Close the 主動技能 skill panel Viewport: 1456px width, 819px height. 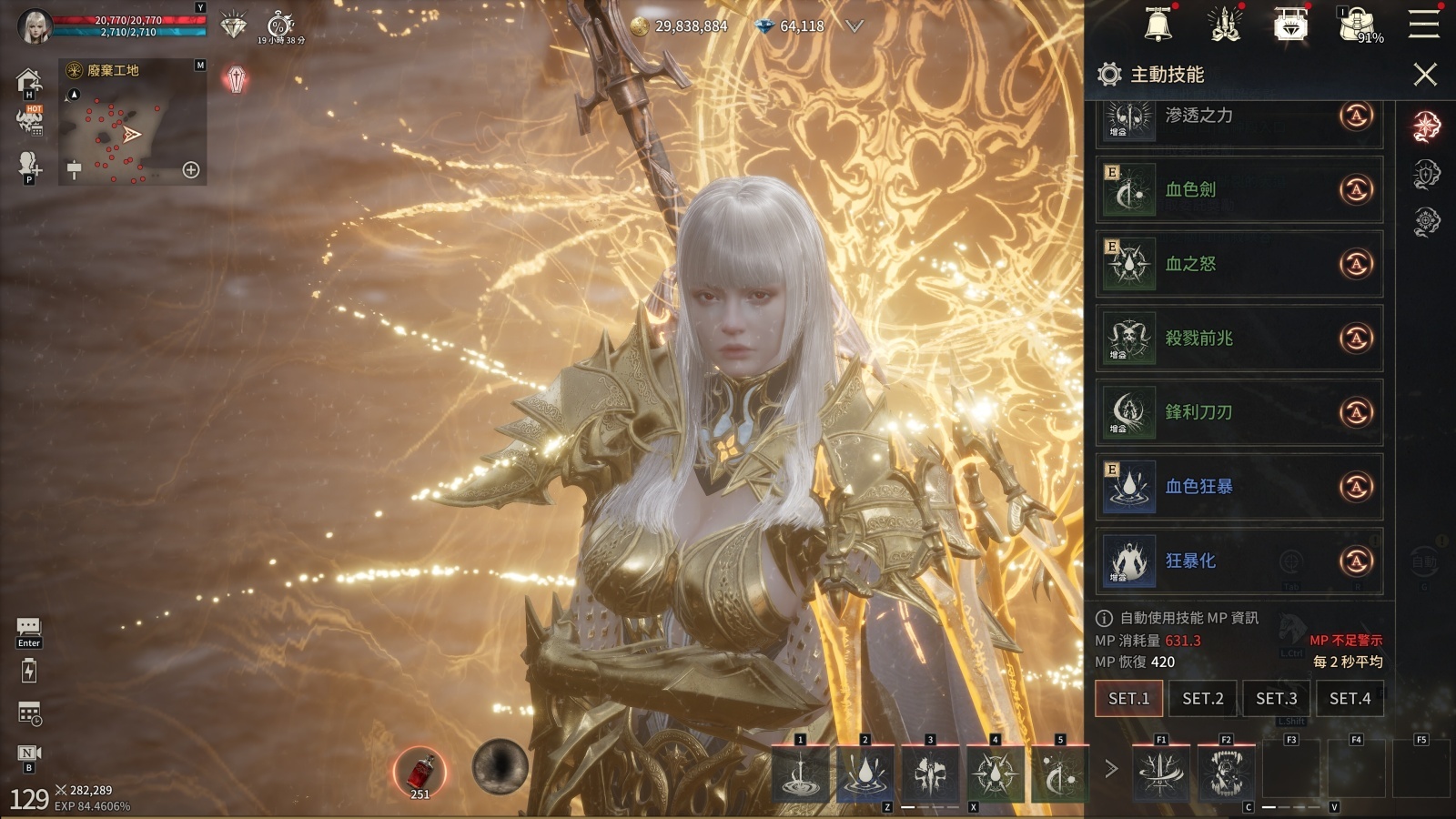pyautogui.click(x=1425, y=75)
